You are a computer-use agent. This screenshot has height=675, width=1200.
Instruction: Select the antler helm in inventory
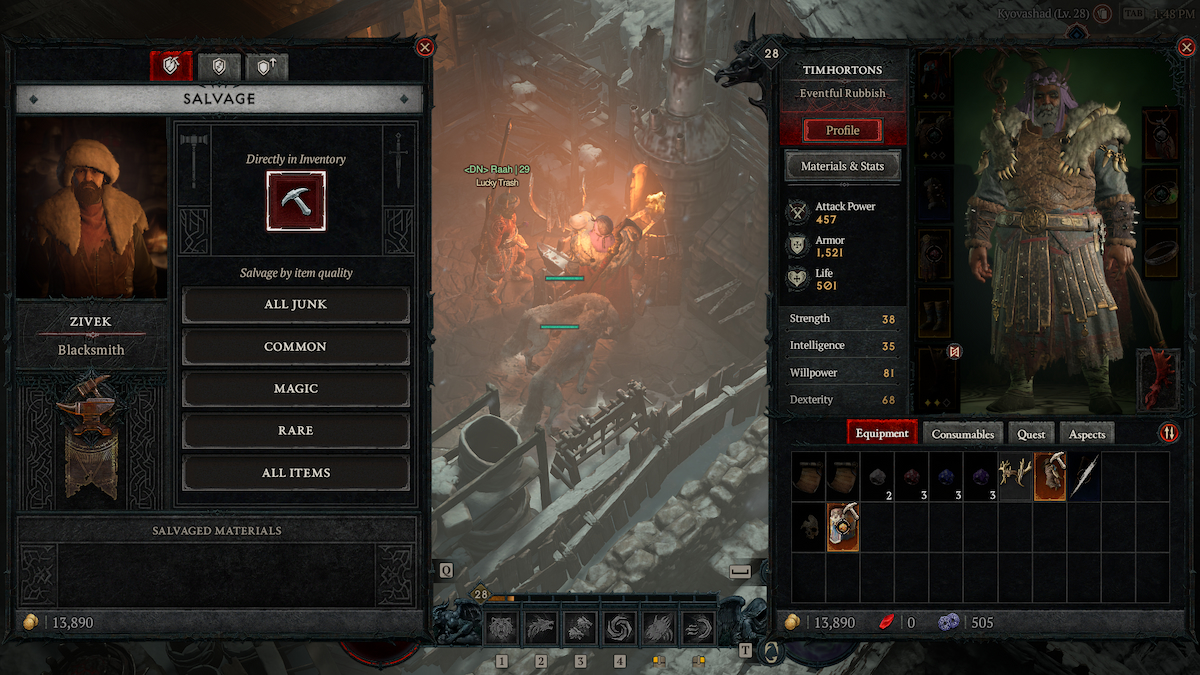click(1016, 476)
